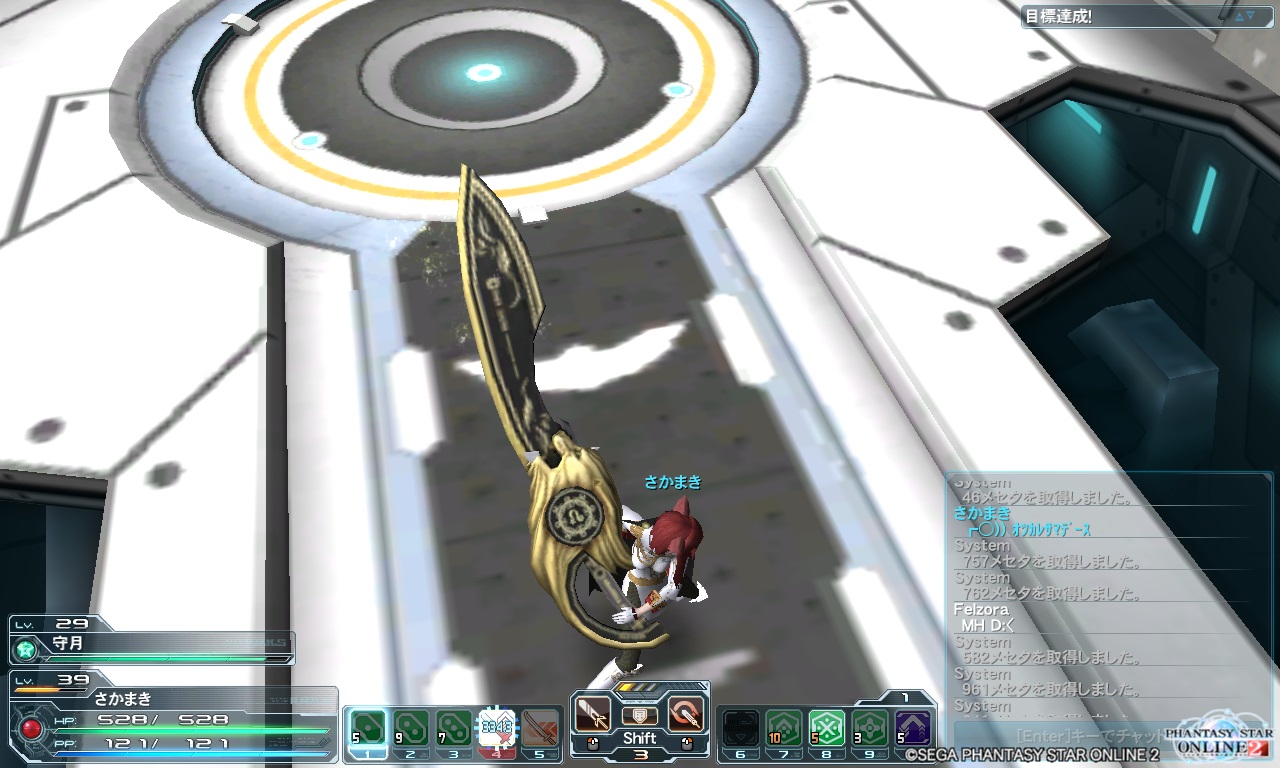The height and width of the screenshot is (768, 1280).
Task: Use the green item in hotbar slot 3
Action: click(453, 727)
